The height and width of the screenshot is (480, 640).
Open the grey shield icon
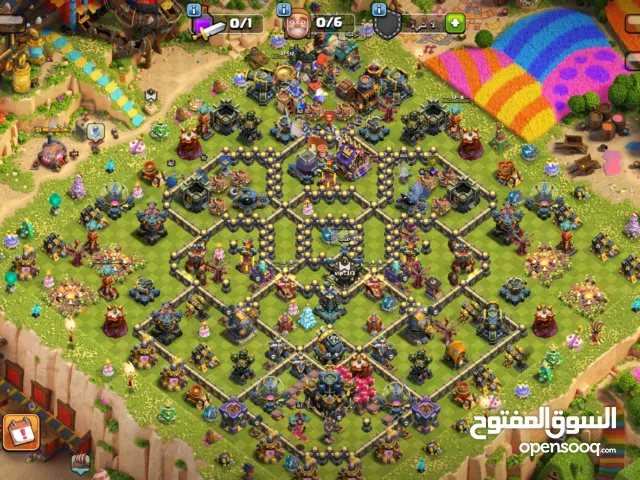pyautogui.click(x=387, y=25)
